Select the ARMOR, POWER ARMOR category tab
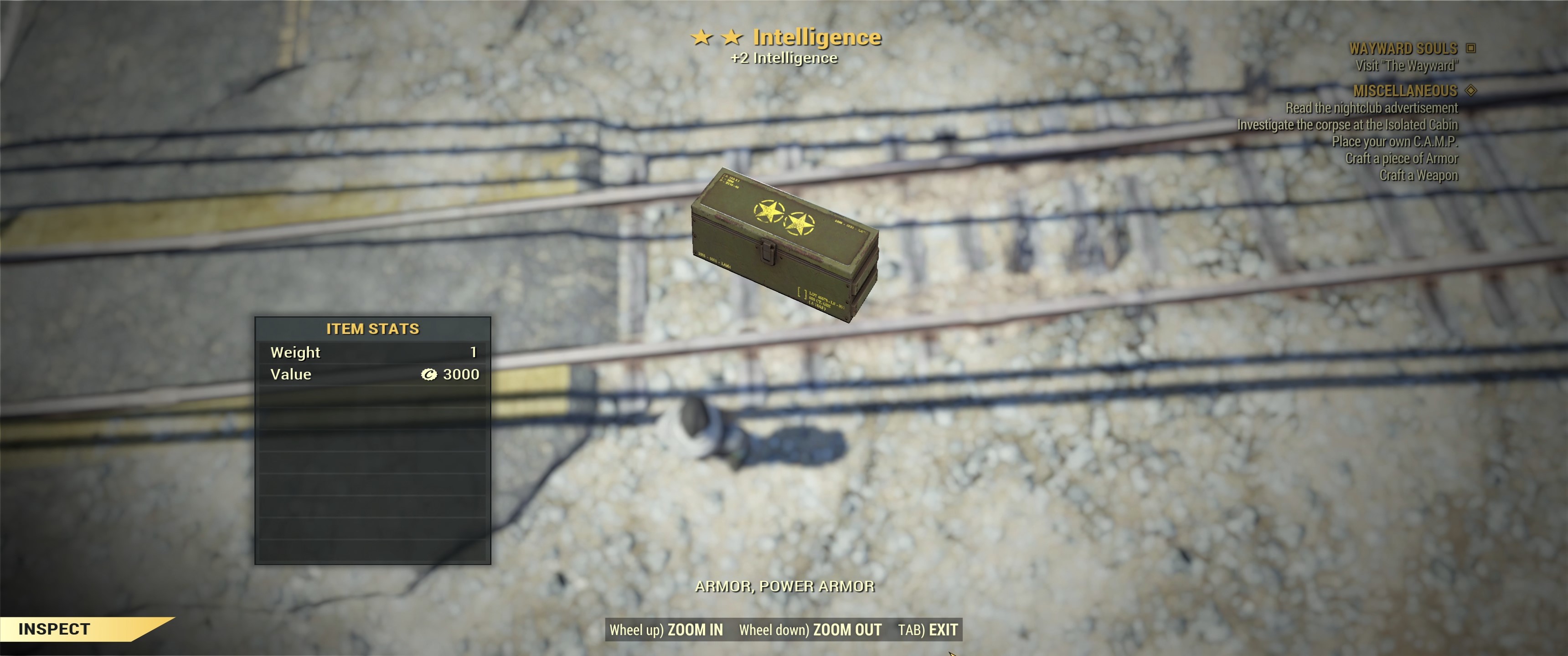The height and width of the screenshot is (656, 1568). pyautogui.click(x=786, y=586)
